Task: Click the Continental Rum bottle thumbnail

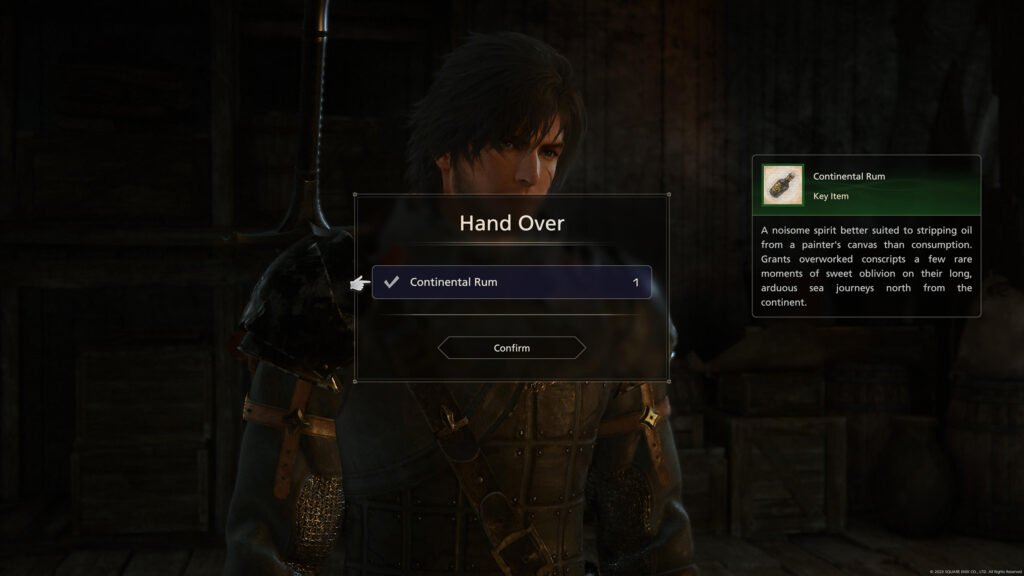Action: click(782, 185)
